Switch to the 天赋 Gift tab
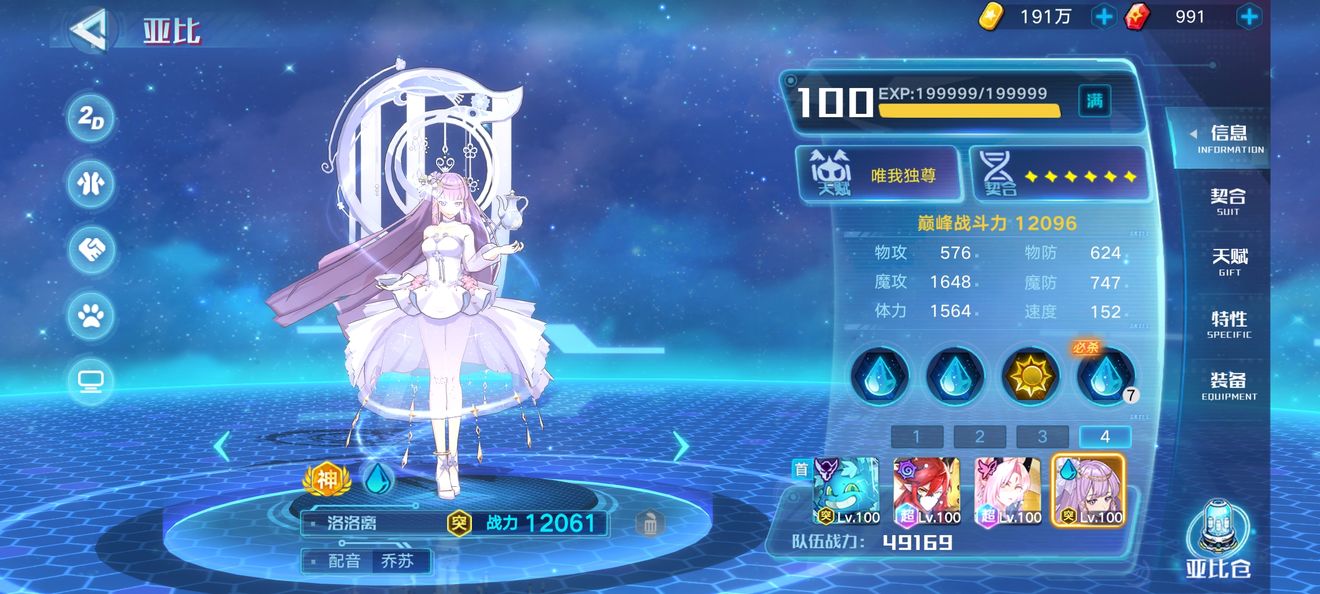 click(x=1228, y=263)
